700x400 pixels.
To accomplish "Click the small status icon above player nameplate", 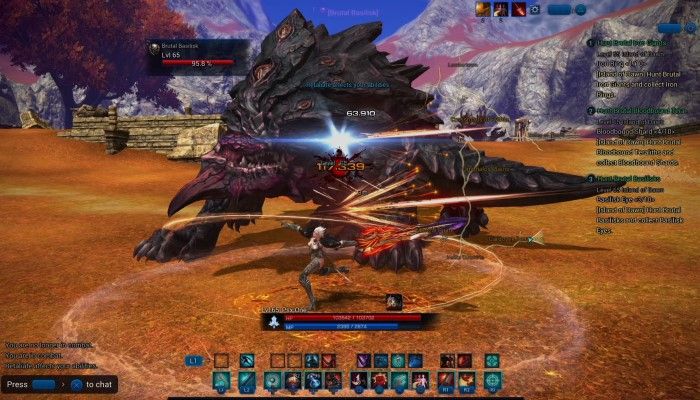I will pos(394,300).
